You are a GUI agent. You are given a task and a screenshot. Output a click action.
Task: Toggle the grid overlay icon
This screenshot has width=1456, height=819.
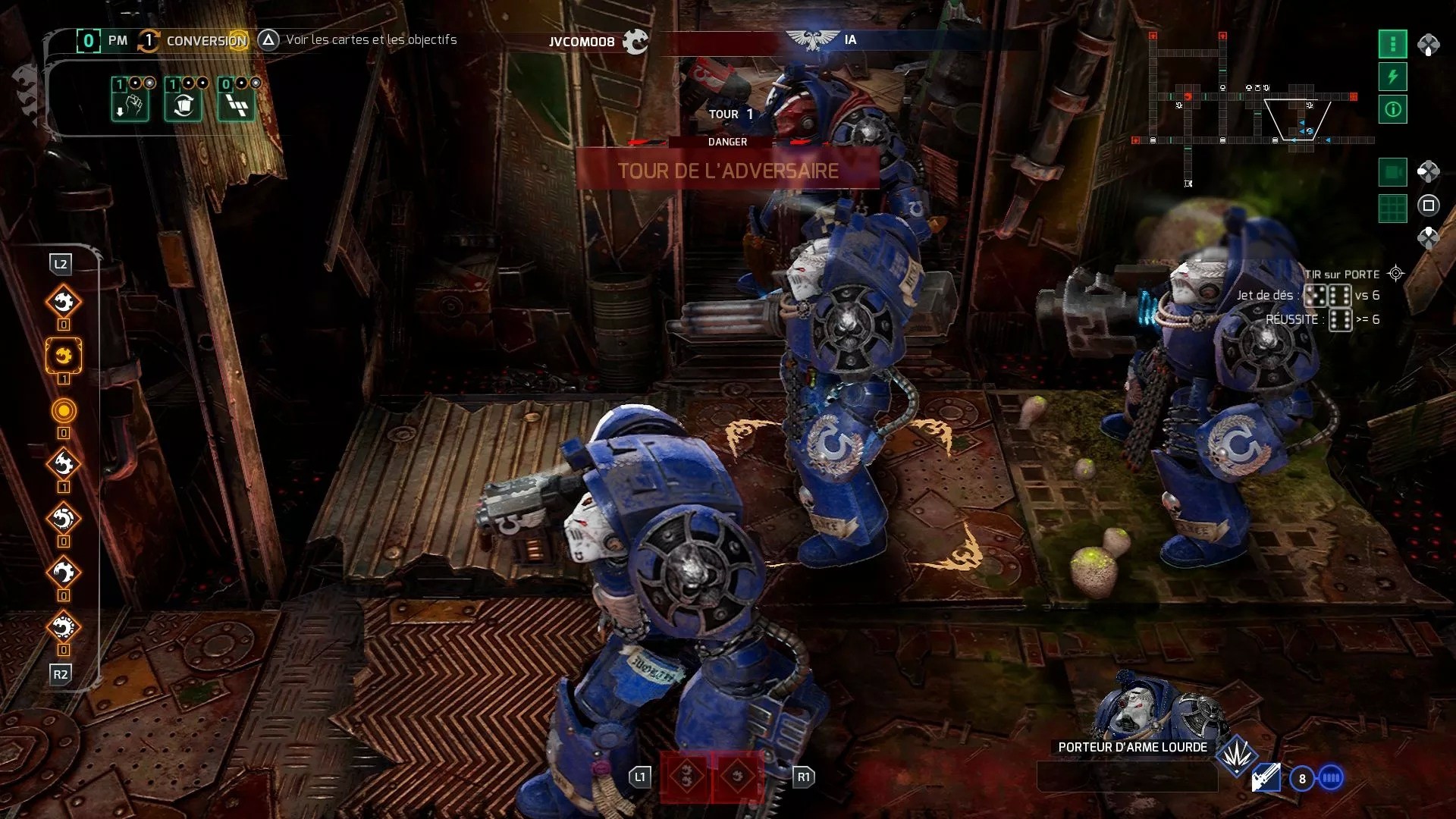pos(1394,206)
